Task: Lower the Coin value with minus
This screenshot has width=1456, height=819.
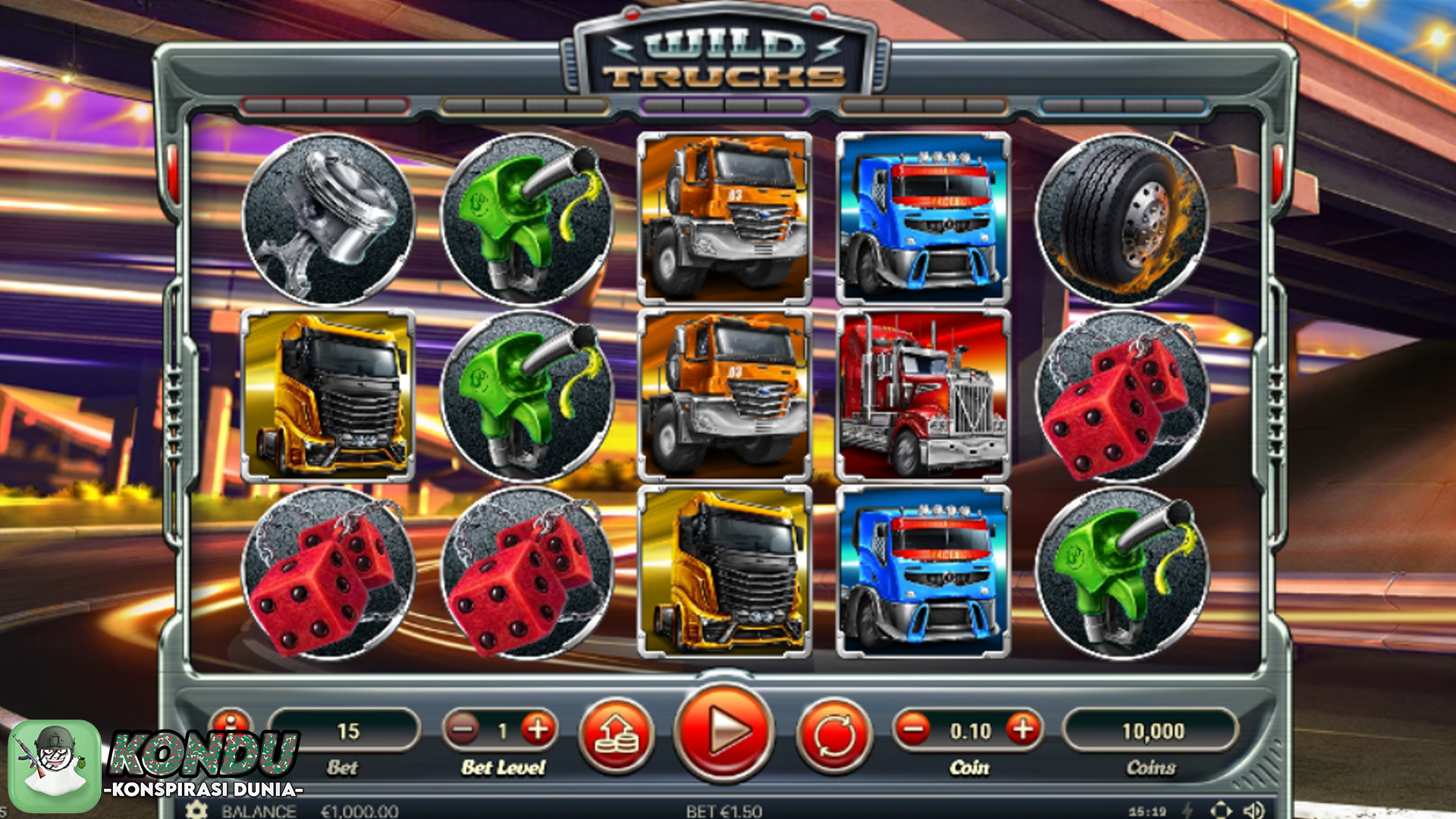Action: (913, 730)
